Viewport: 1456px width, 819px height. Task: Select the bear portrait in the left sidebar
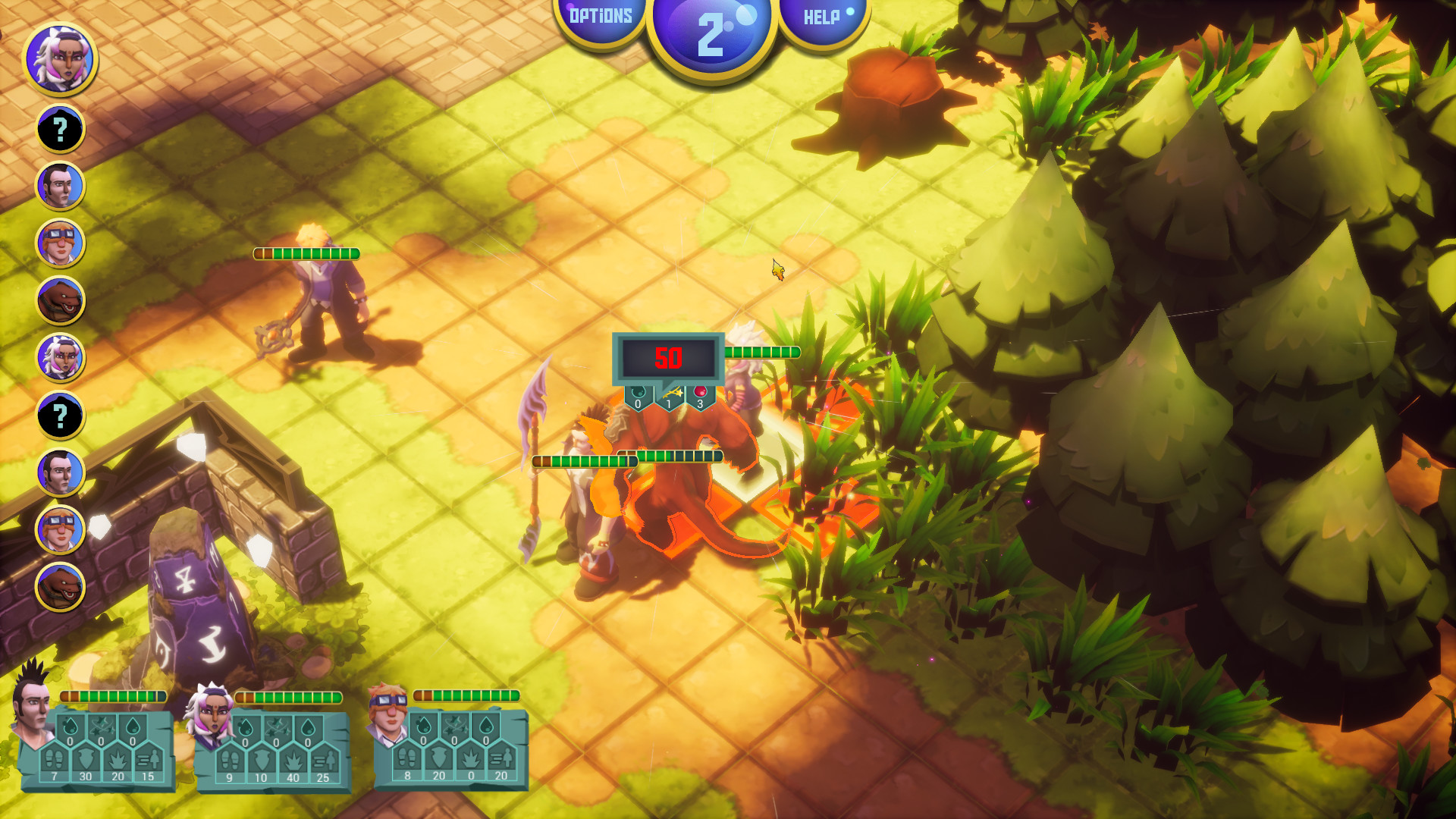tap(61, 297)
